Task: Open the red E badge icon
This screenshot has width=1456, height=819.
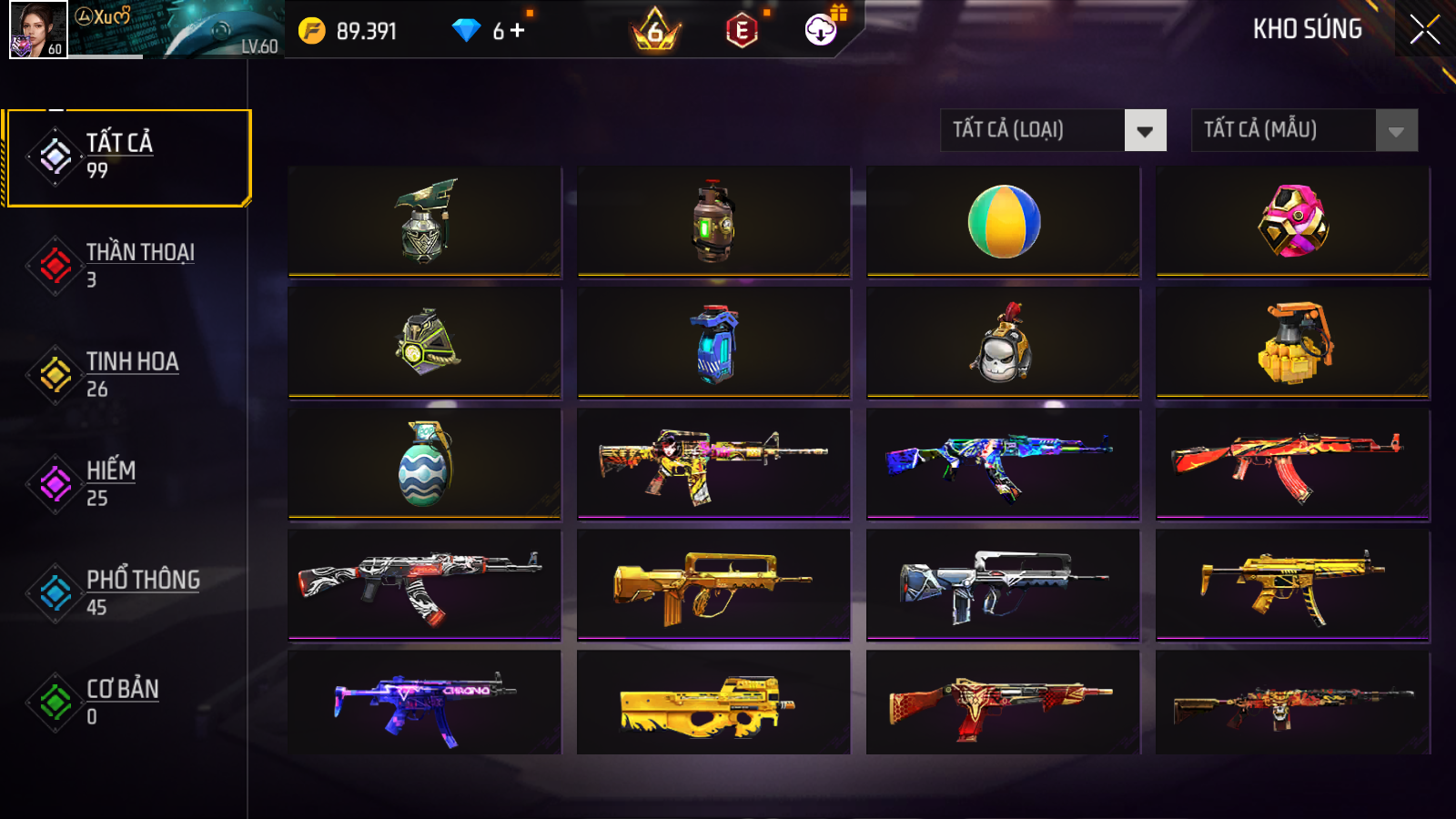Action: 742,31
